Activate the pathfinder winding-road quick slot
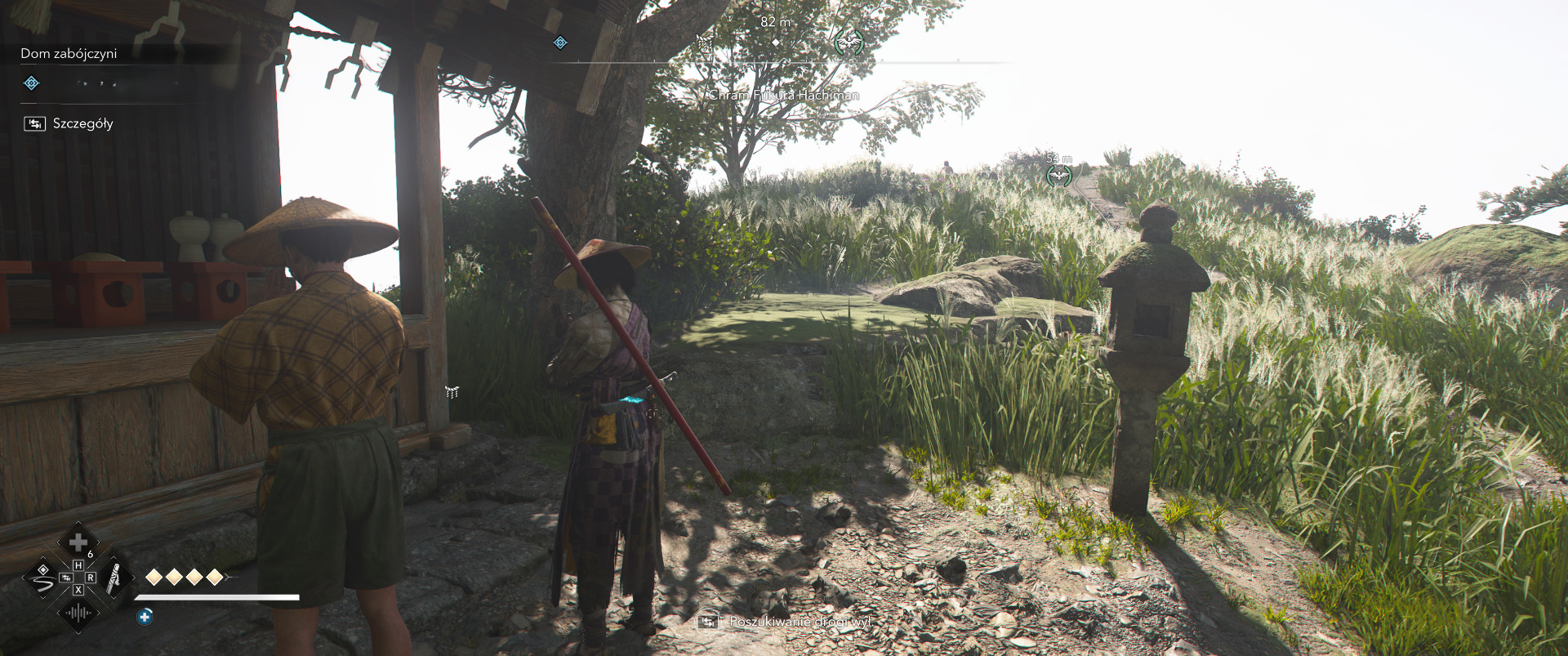This screenshot has width=1568, height=656. coord(42,580)
